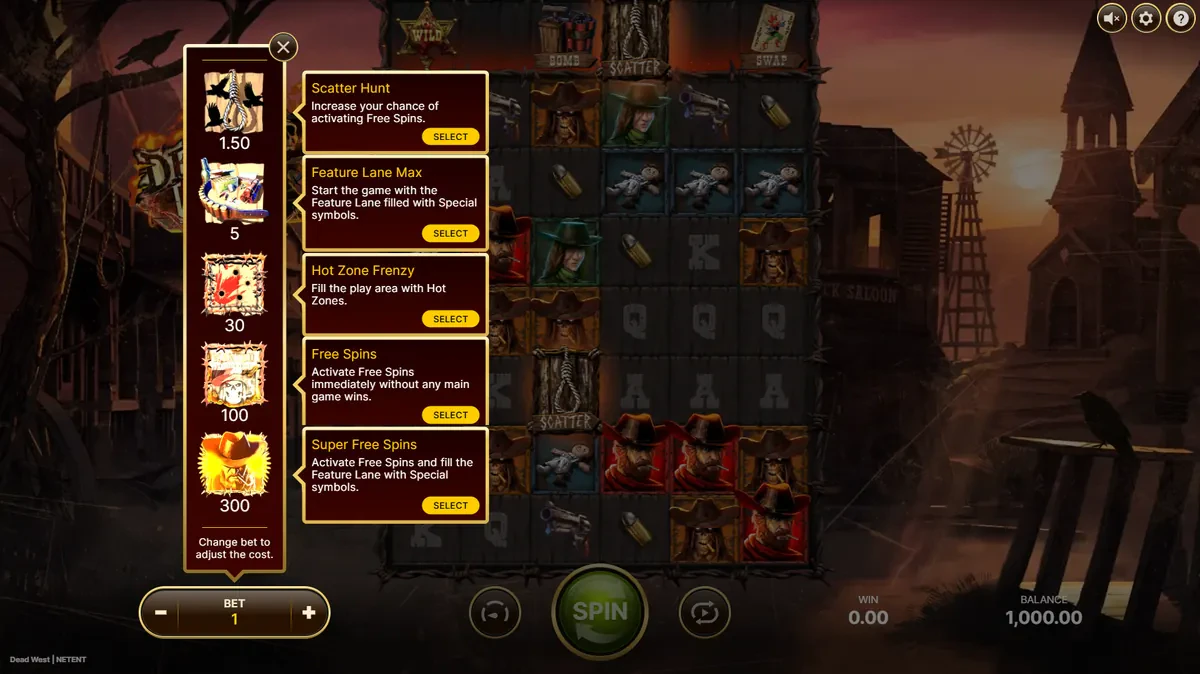Toggle the quick spin button left of SPIN
Viewport: 1200px width, 674px height.
495,612
